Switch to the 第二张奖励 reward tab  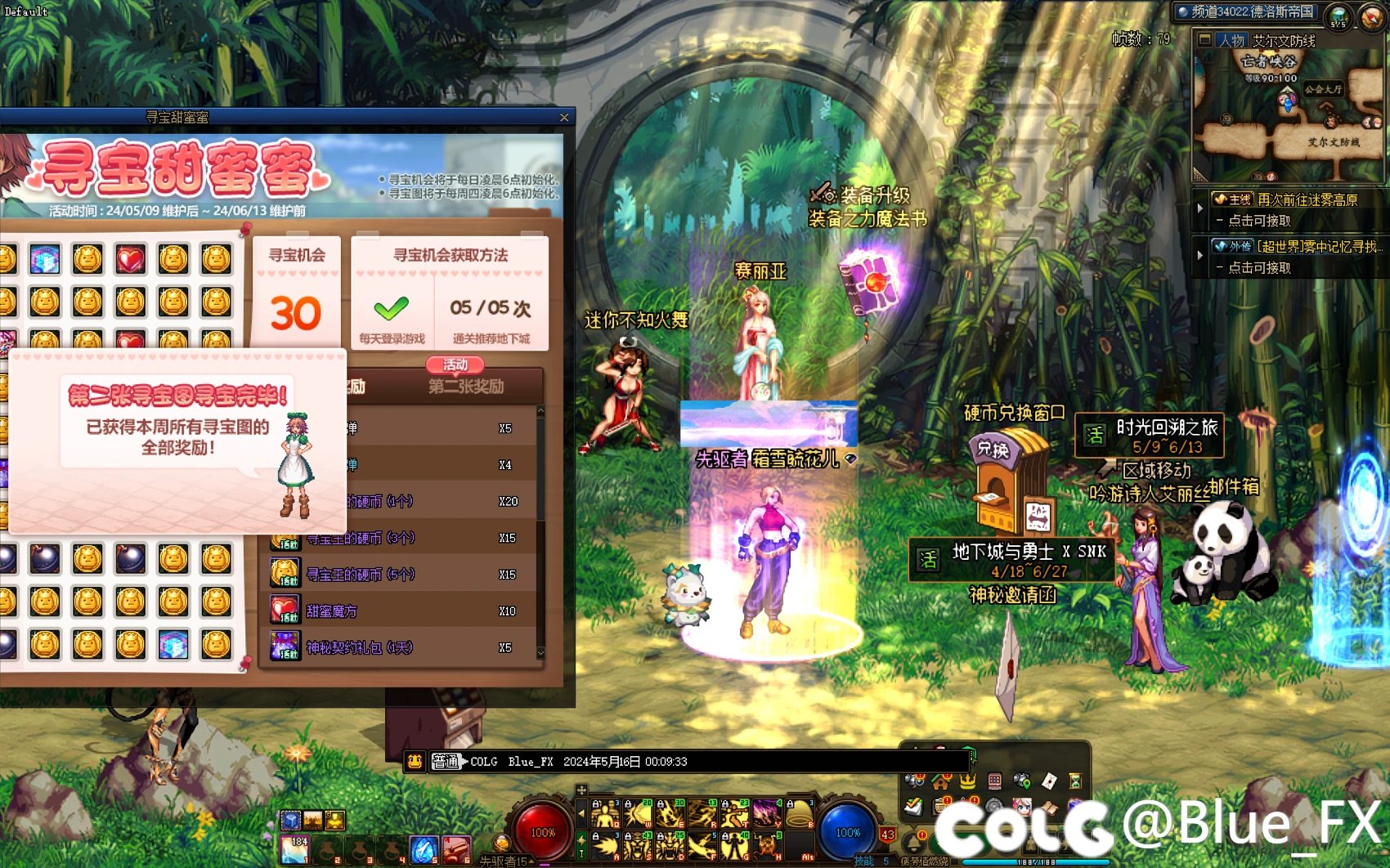point(466,386)
